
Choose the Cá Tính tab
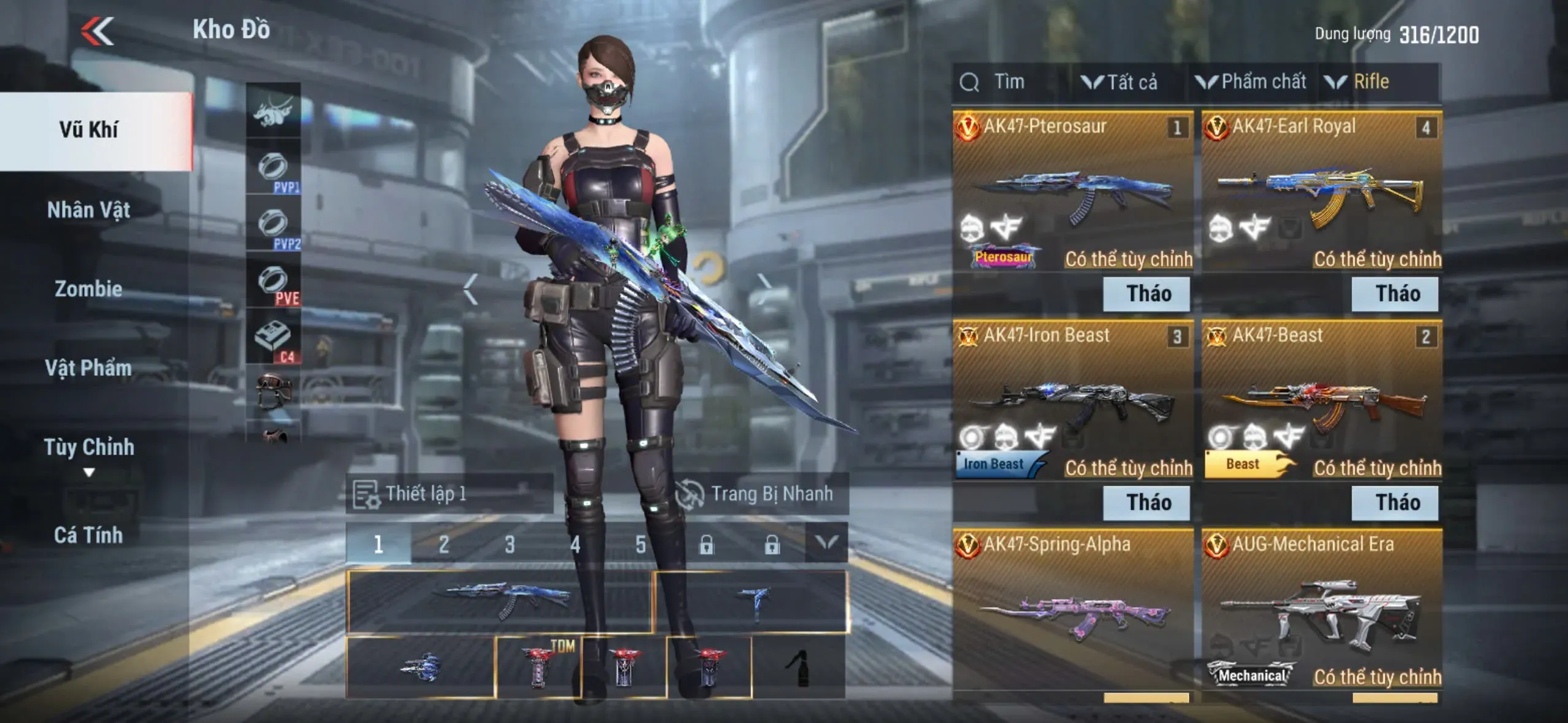tap(89, 535)
